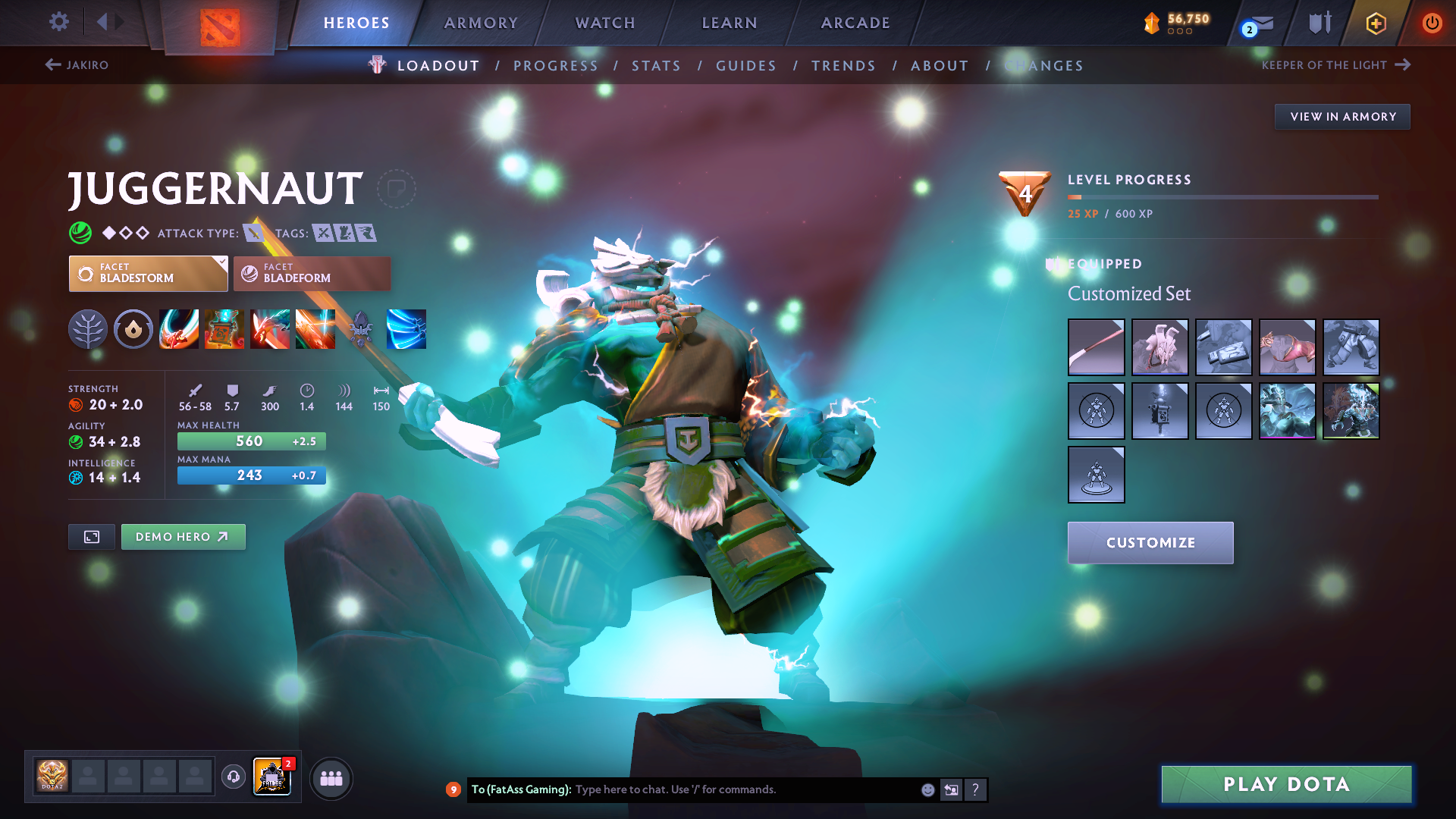
Task: Open the Customize loadout button
Action: tap(1150, 543)
